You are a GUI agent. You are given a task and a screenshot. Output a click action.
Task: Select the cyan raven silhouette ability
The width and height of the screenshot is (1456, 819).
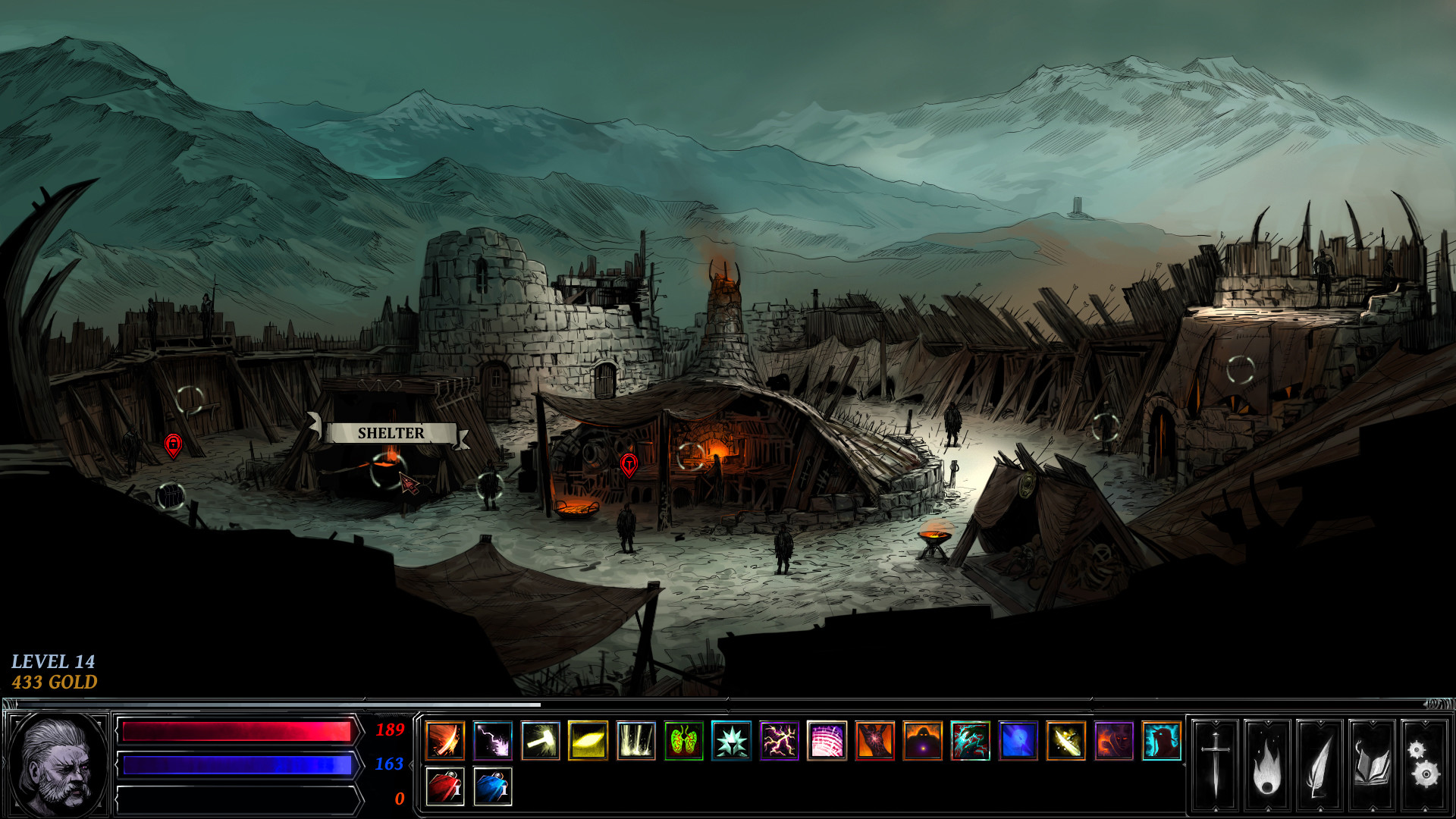pyautogui.click(x=1161, y=740)
